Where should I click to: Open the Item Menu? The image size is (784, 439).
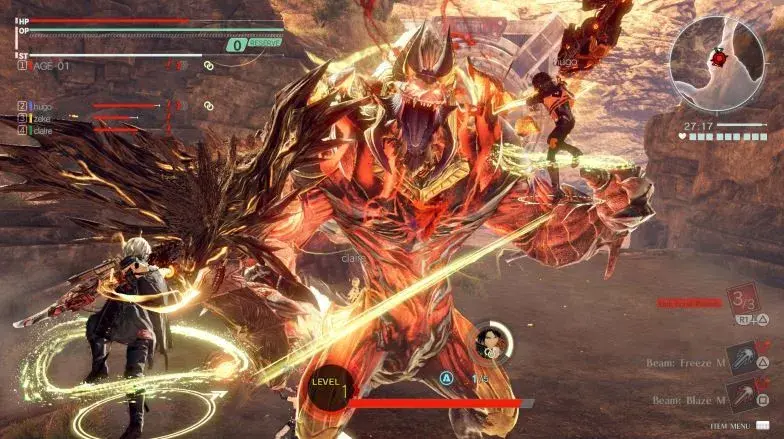click(731, 426)
